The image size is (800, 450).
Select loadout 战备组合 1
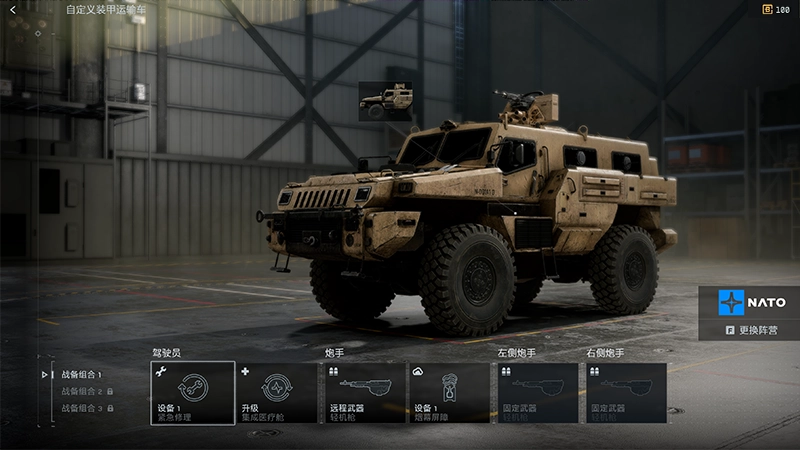[82, 375]
